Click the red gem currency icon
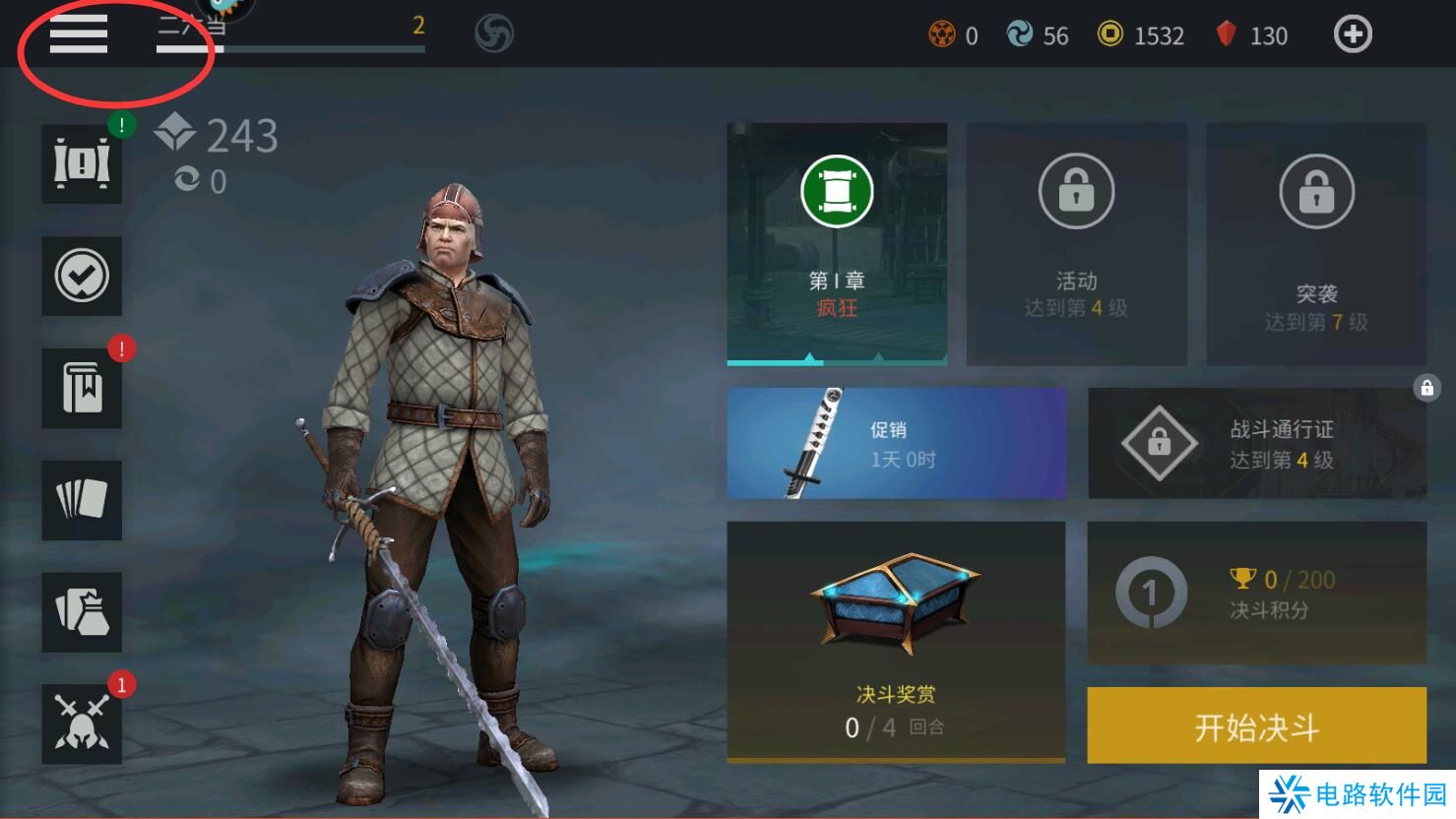The image size is (1456, 819). [1226, 35]
